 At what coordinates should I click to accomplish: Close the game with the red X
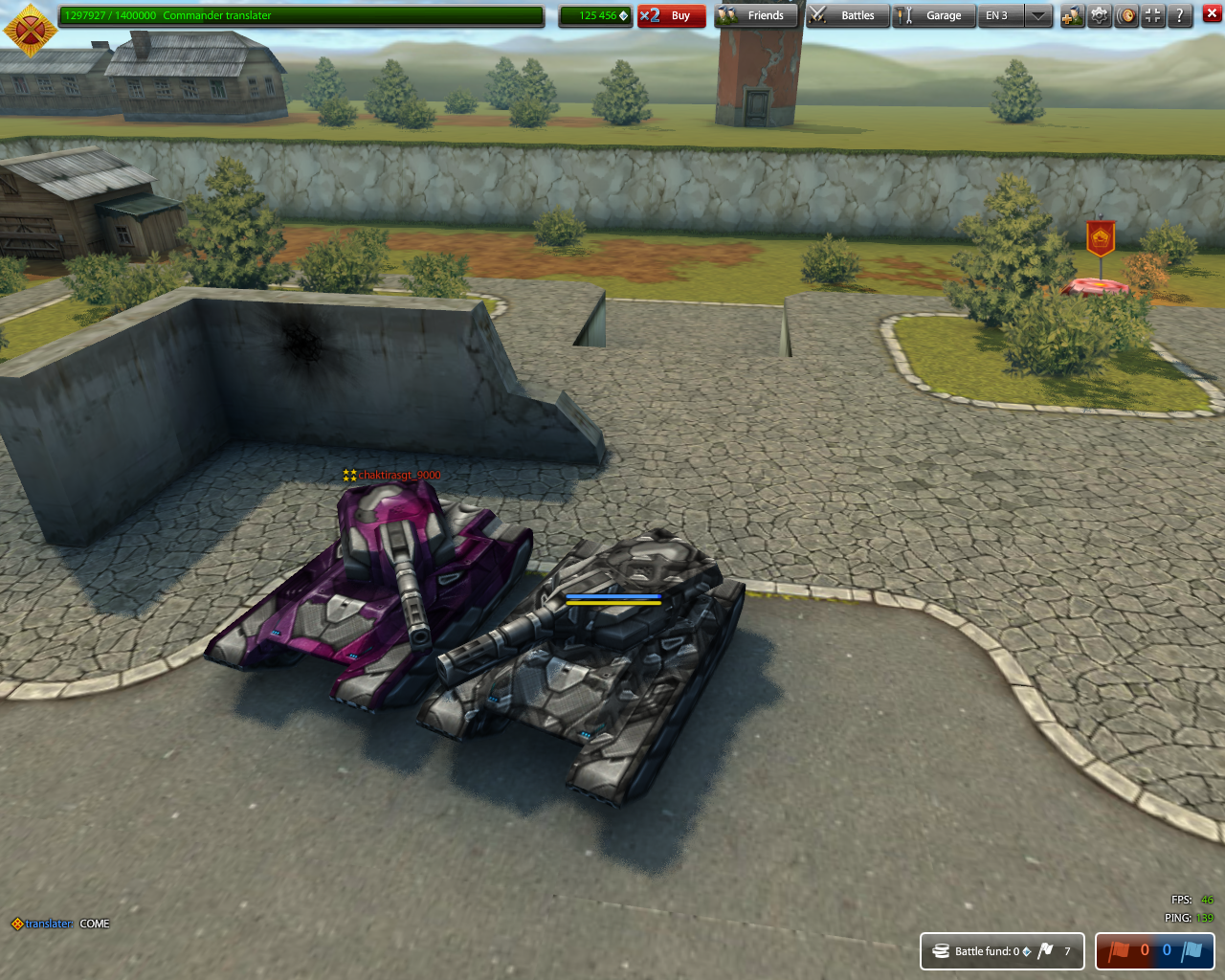coord(1212,13)
